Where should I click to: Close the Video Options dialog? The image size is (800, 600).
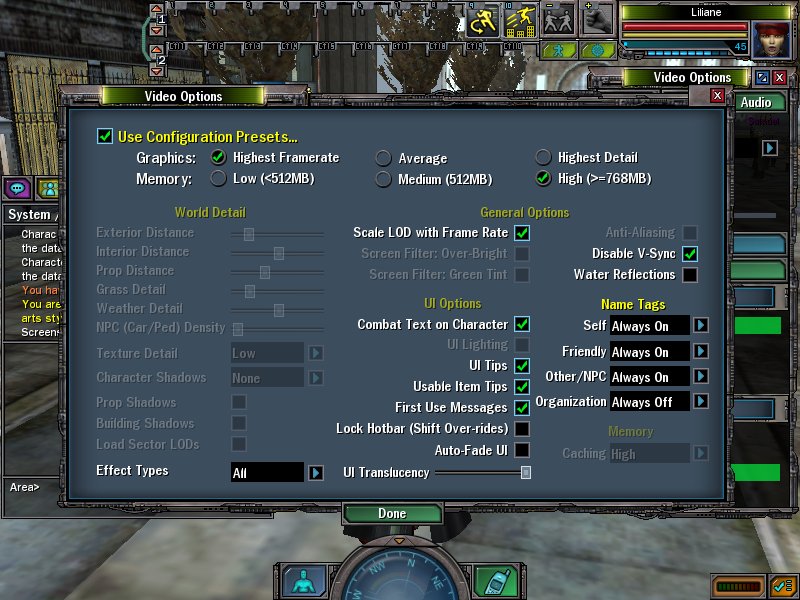coord(717,95)
